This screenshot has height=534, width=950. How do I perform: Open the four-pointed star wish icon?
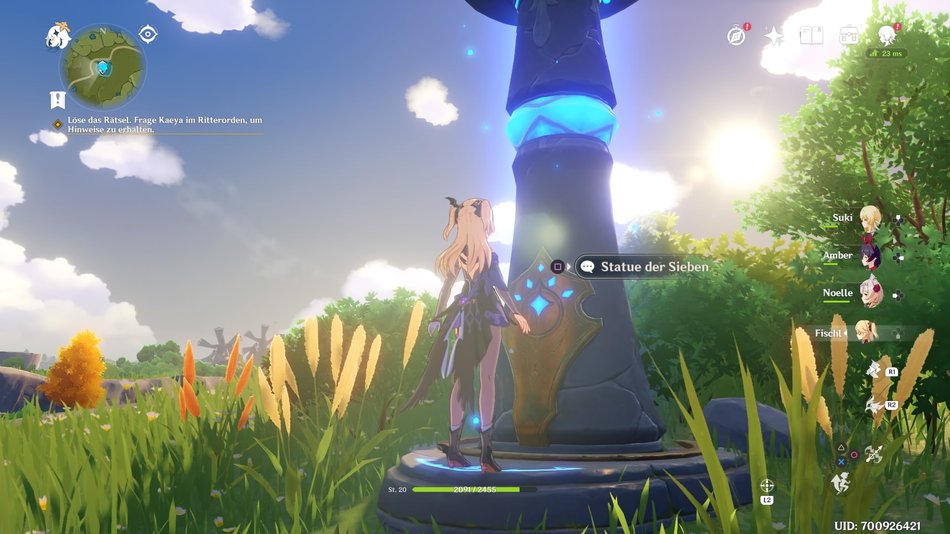point(774,36)
